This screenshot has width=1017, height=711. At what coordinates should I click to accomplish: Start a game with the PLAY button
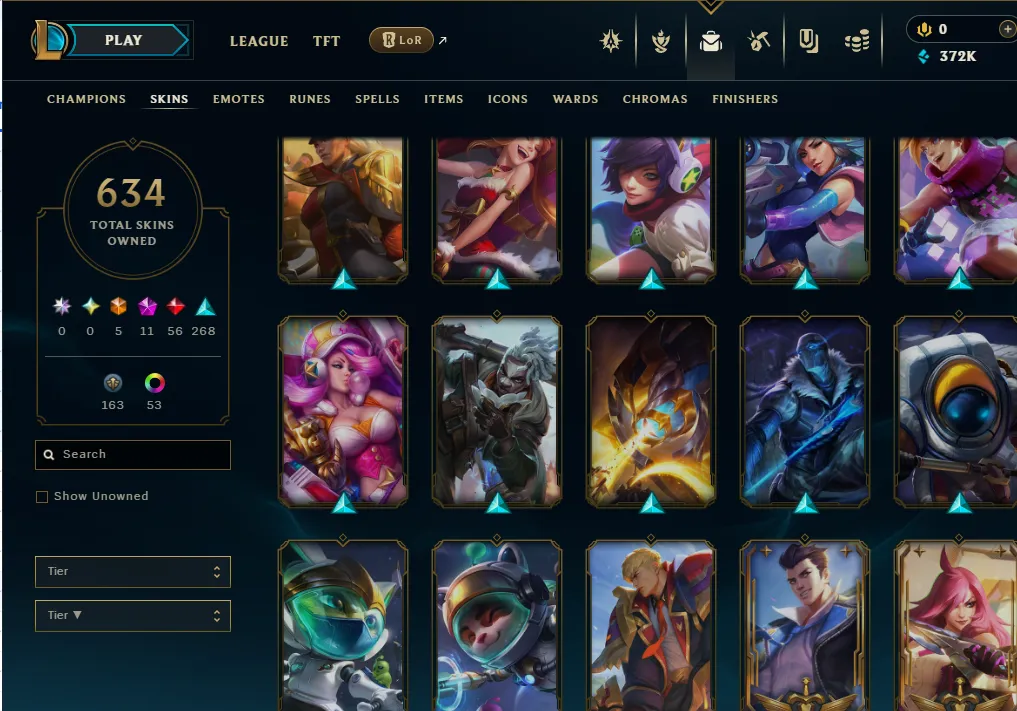(x=124, y=41)
